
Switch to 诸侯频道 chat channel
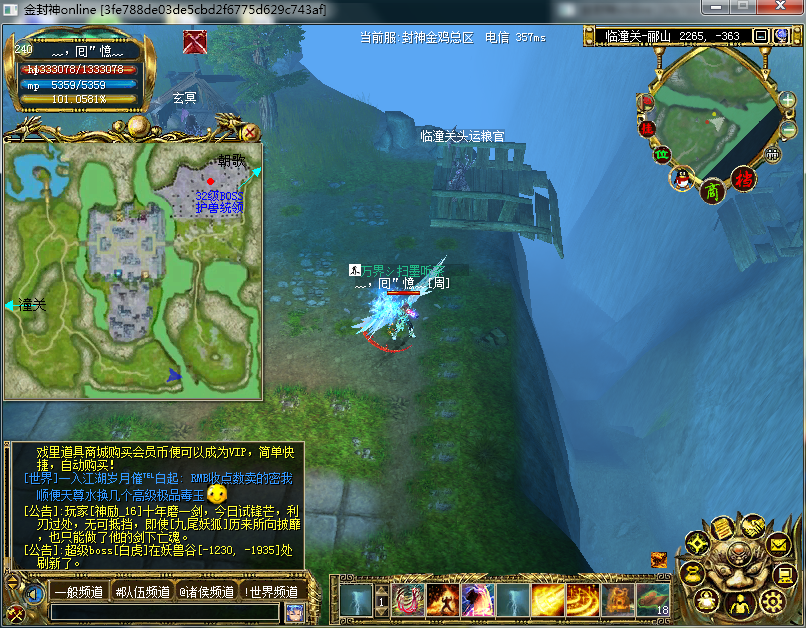click(204, 592)
